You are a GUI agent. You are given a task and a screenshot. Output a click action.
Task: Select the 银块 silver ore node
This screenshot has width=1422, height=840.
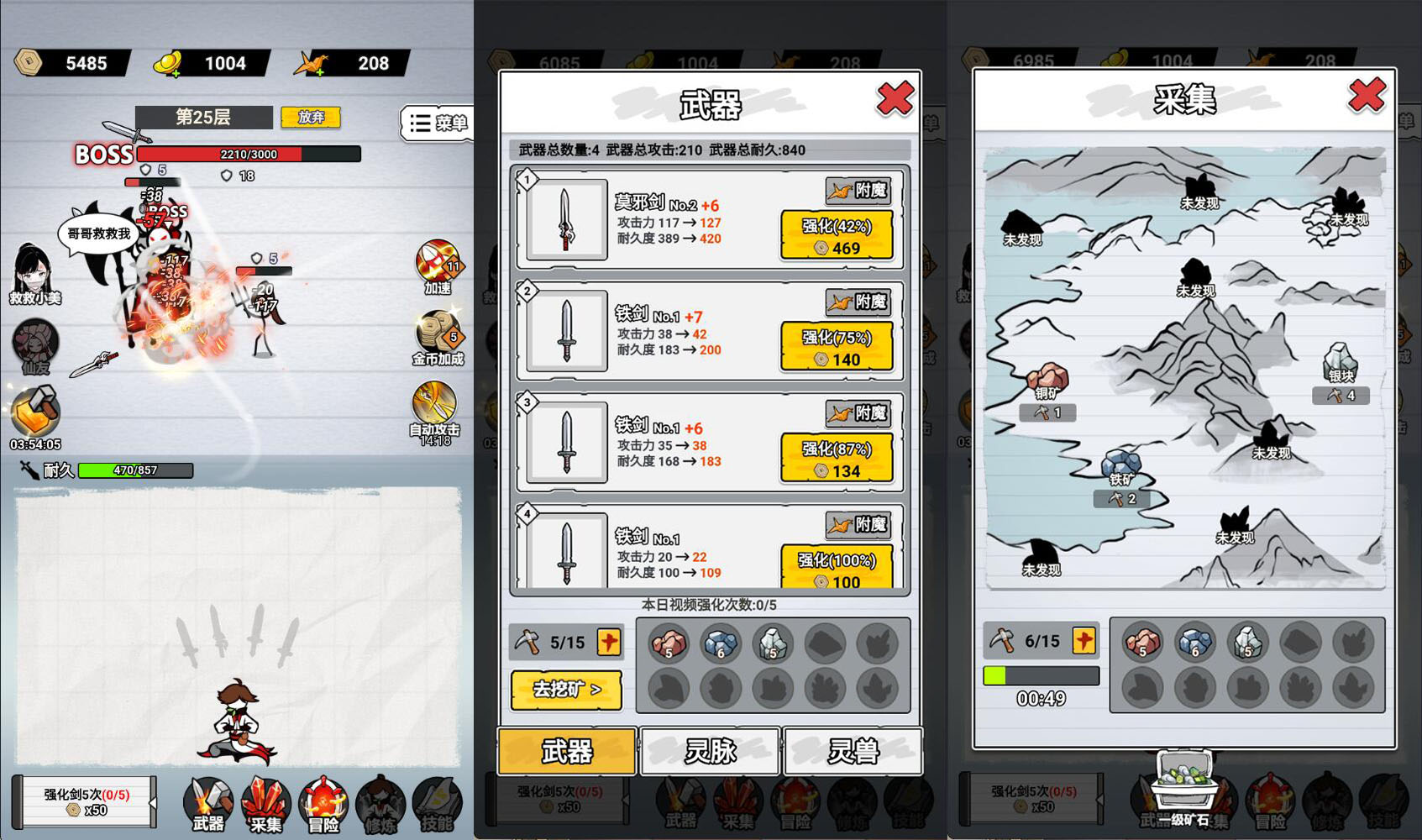point(1340,361)
